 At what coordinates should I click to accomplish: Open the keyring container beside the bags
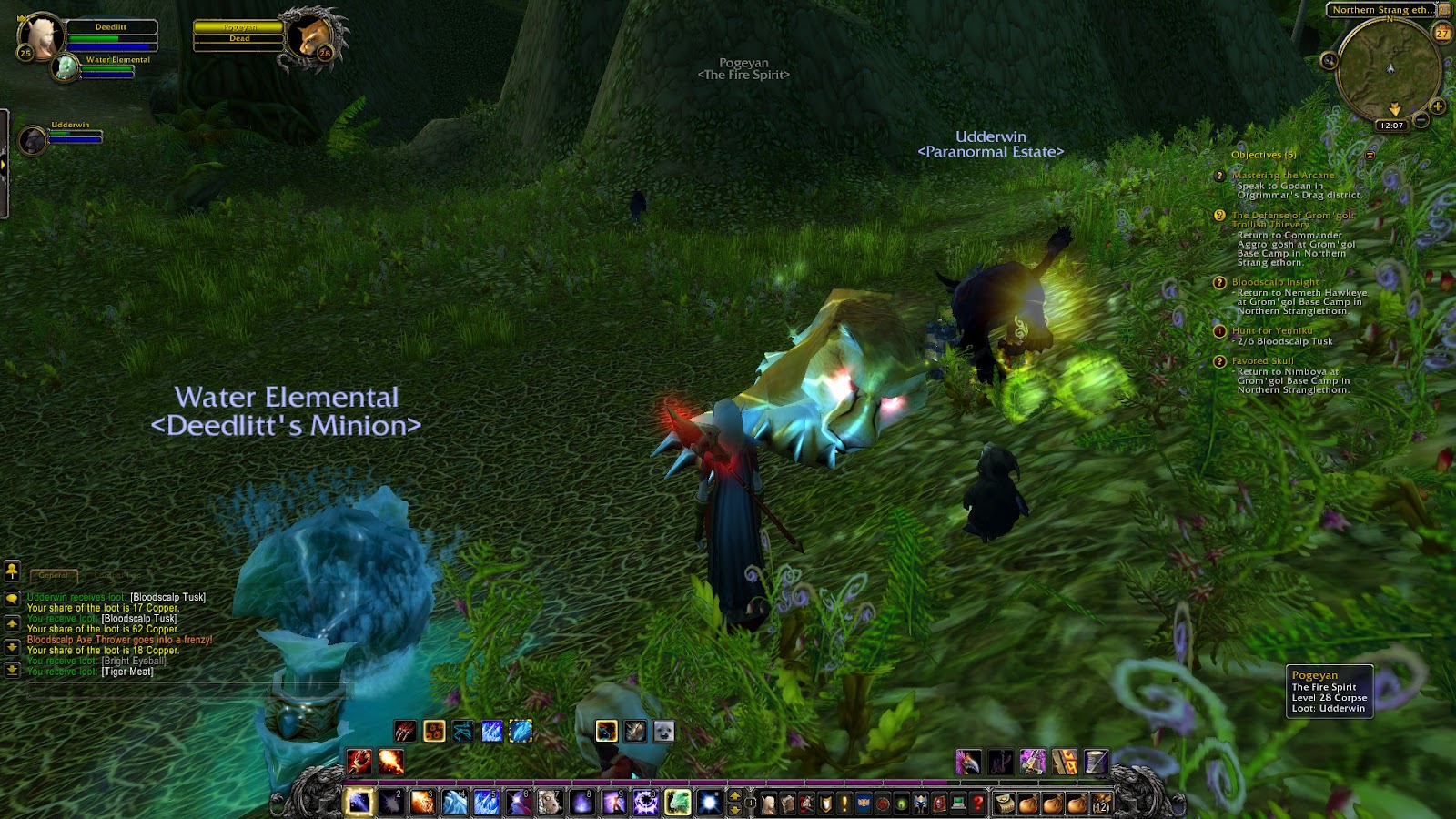1006,804
